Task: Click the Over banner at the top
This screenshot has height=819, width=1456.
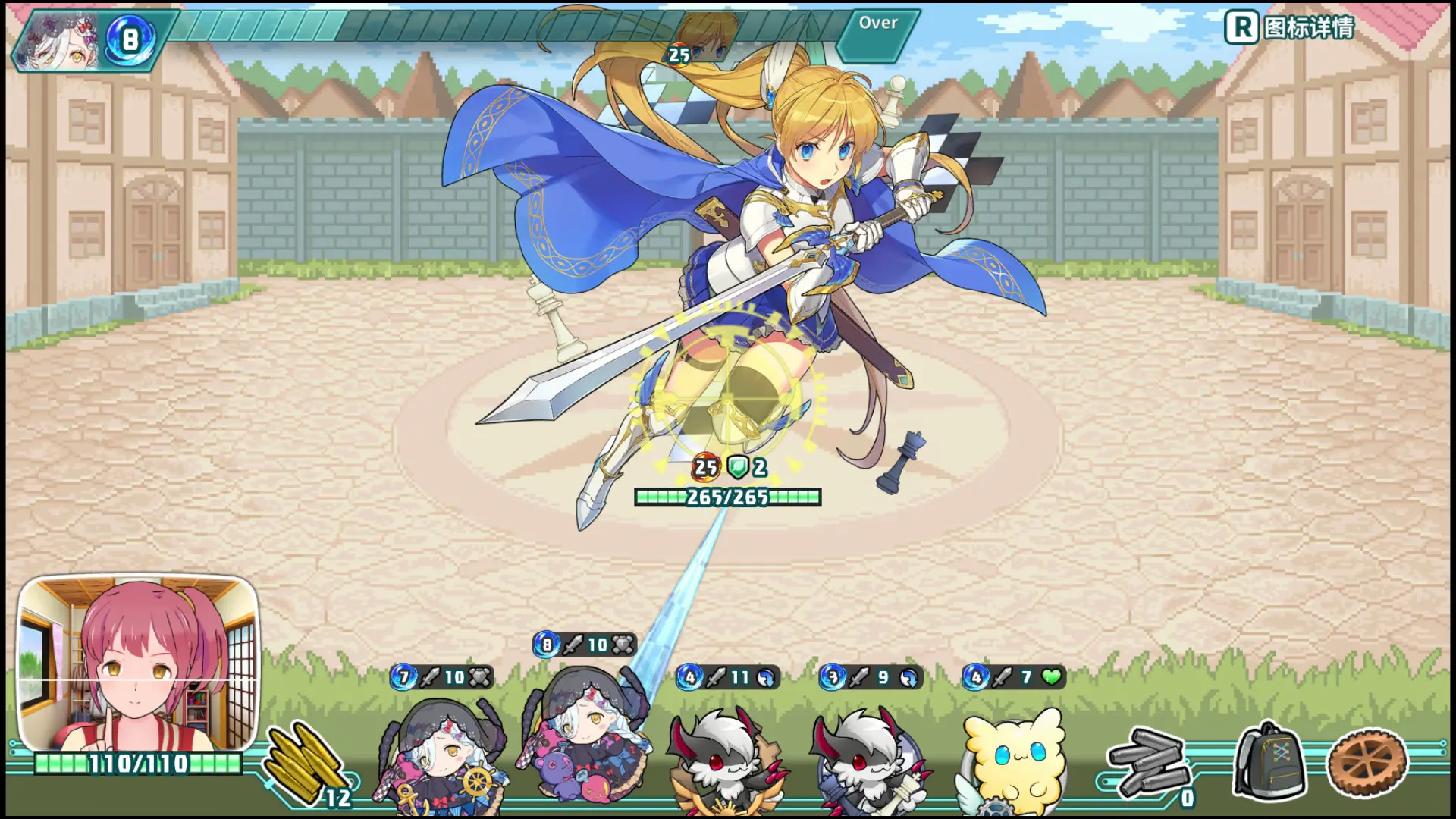Action: coord(878,23)
